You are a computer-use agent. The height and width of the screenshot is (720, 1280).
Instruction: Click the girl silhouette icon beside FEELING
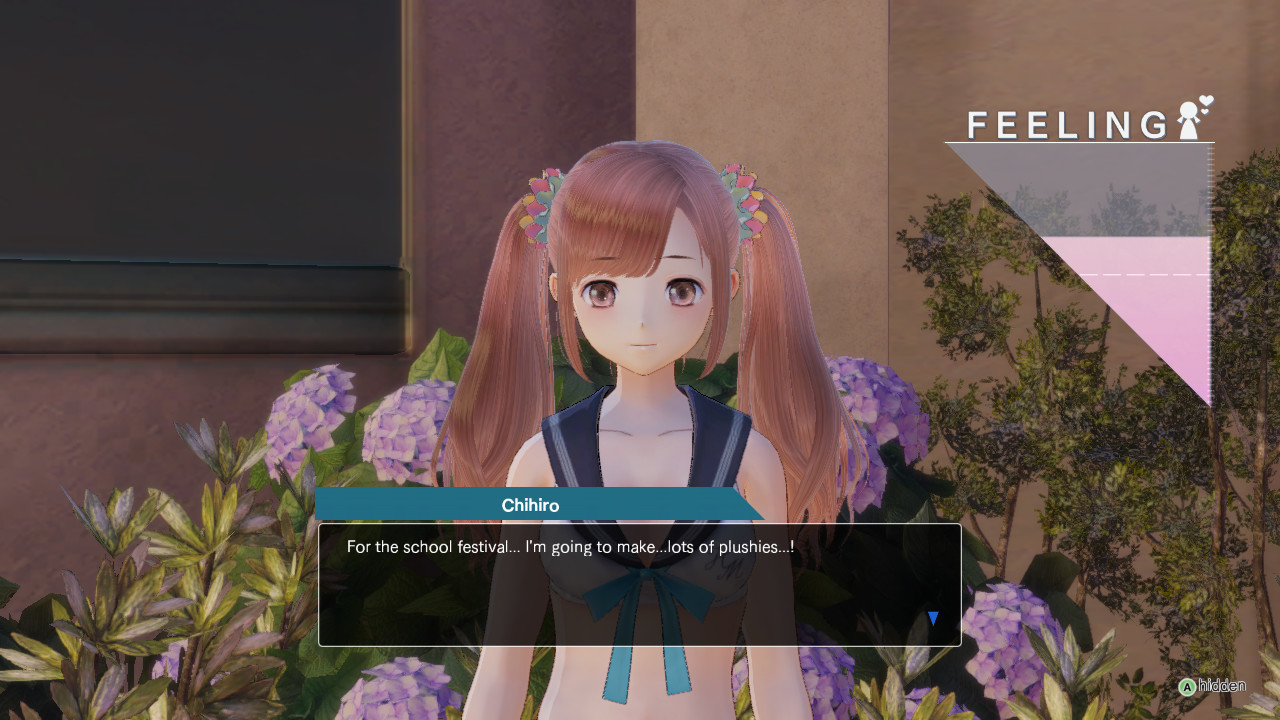(x=1189, y=123)
